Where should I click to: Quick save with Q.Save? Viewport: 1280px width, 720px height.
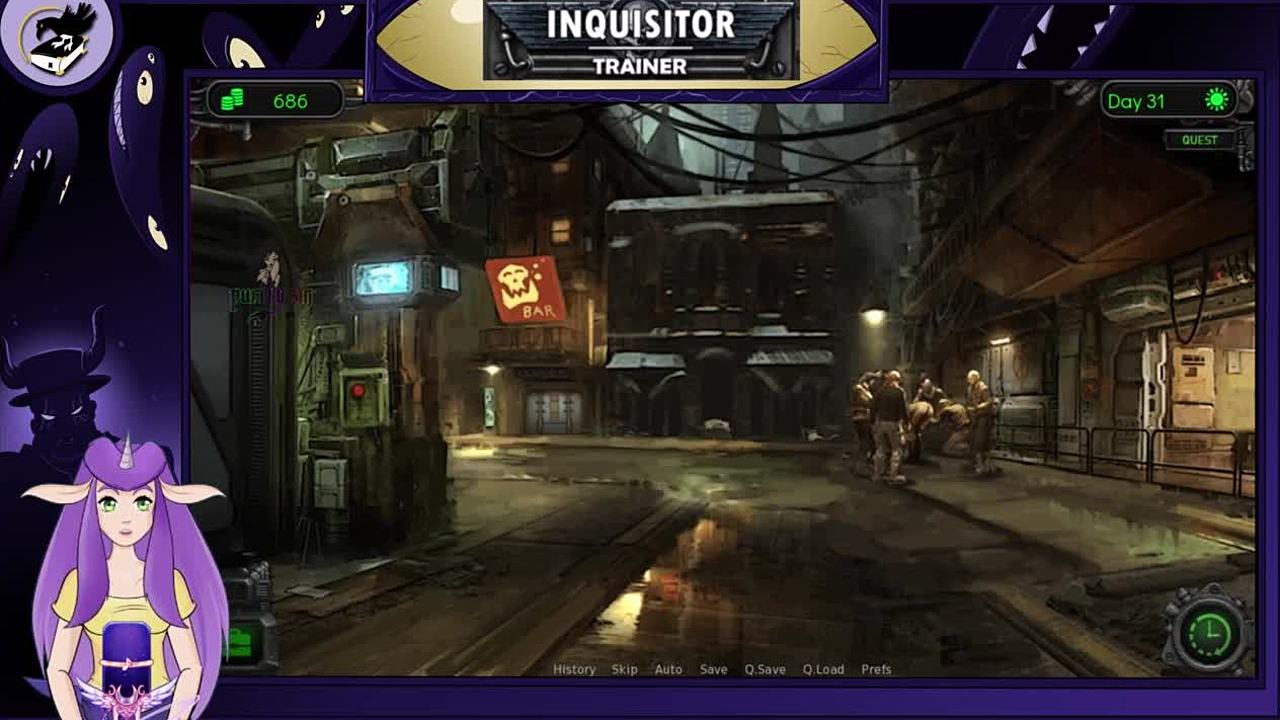tap(765, 669)
